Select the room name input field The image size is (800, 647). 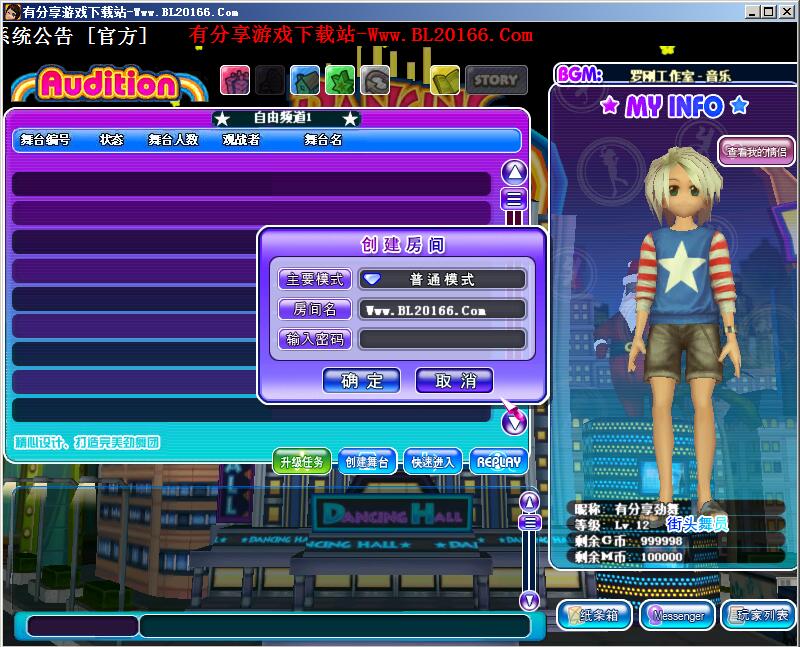click(x=442, y=310)
